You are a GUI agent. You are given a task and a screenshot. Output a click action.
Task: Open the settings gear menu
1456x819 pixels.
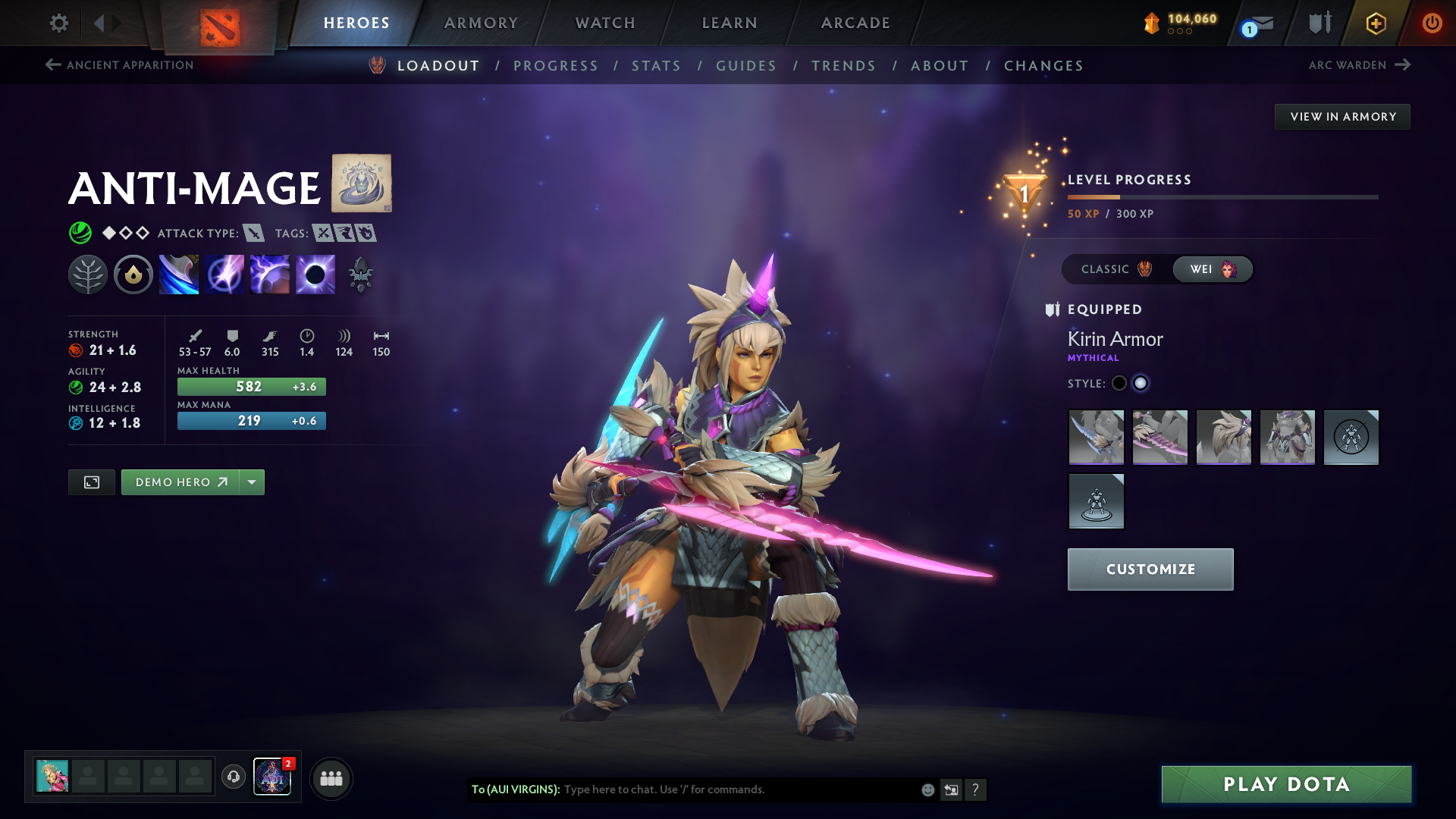coord(58,23)
